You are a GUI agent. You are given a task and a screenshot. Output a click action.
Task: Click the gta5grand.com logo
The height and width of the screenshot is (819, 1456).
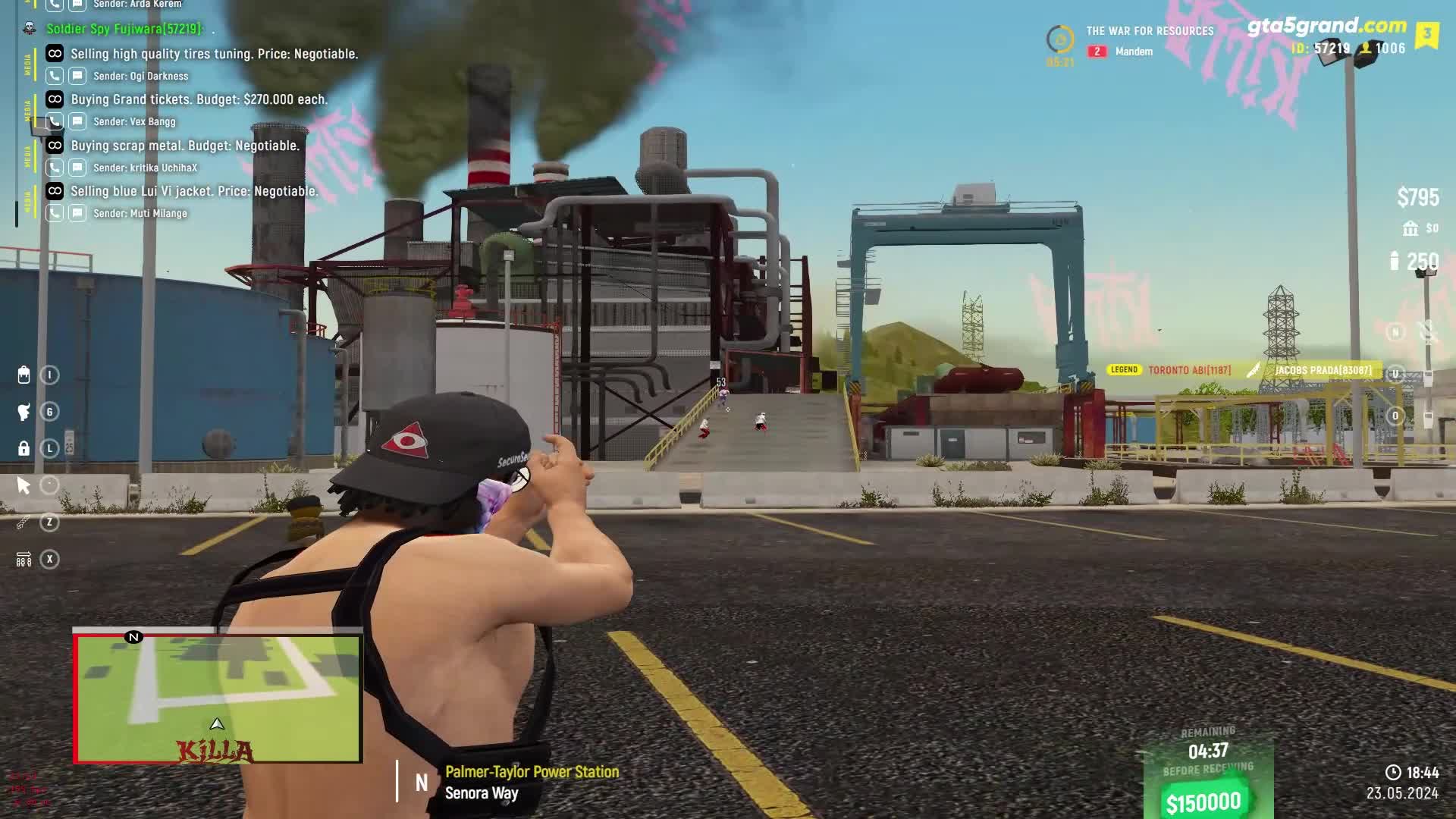point(1326,26)
